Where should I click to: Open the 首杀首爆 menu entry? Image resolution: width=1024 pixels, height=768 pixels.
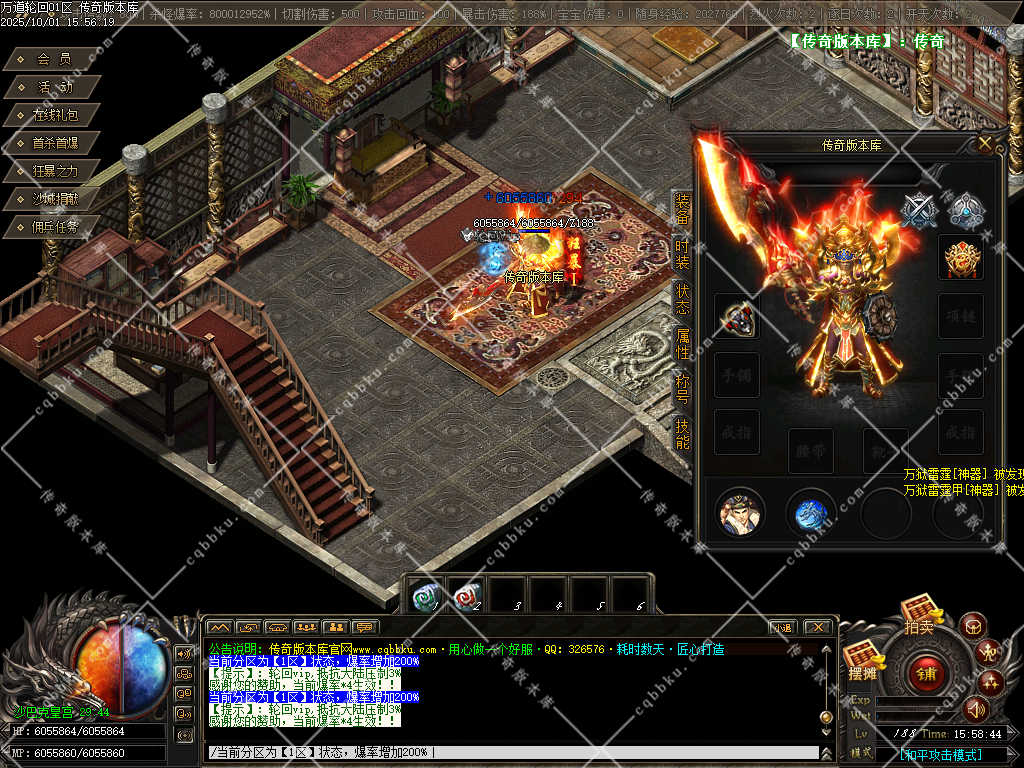click(x=54, y=143)
